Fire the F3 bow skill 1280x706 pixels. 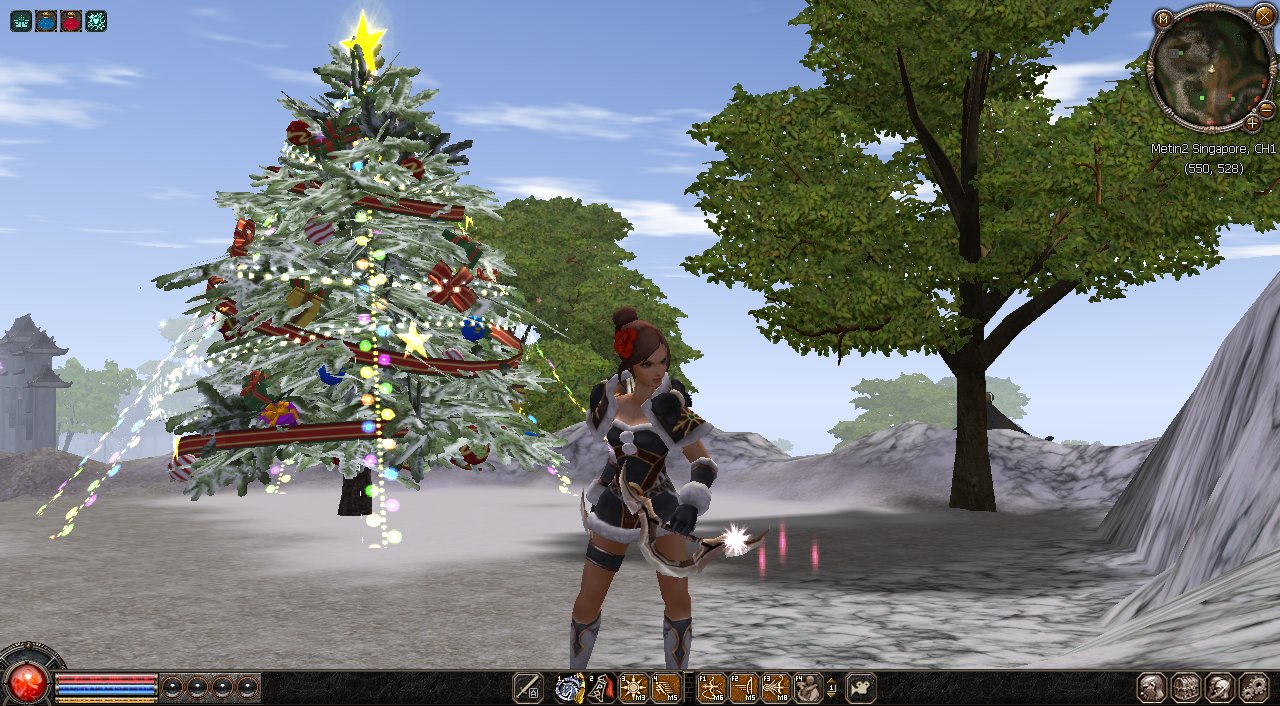[x=775, y=687]
